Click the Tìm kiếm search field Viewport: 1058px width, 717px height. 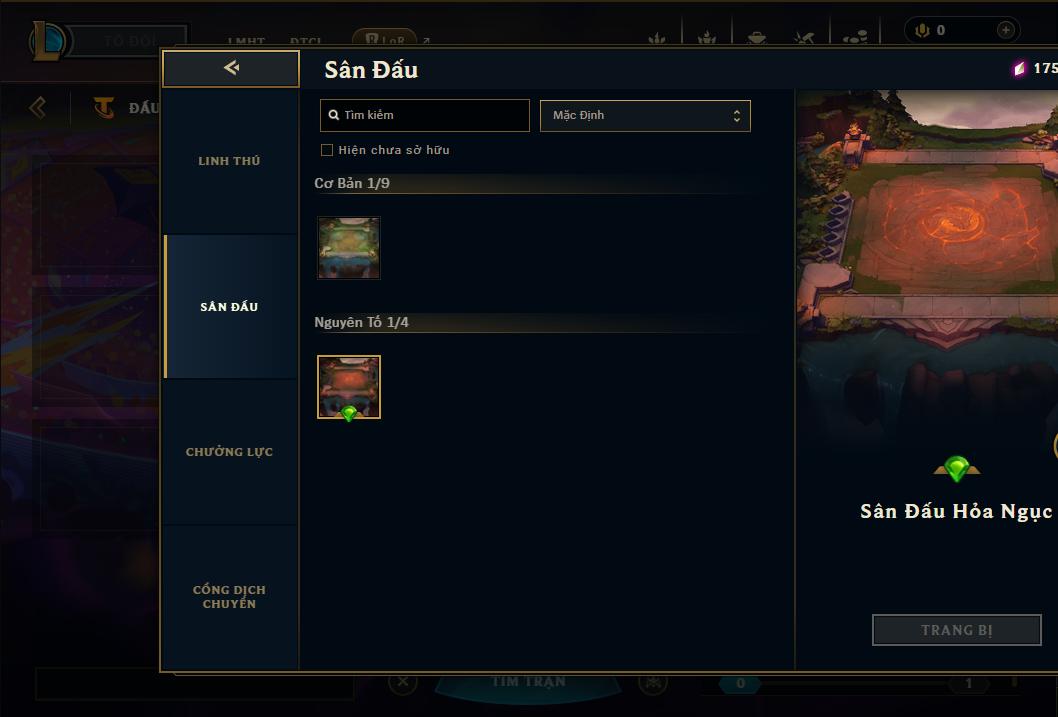pos(425,115)
